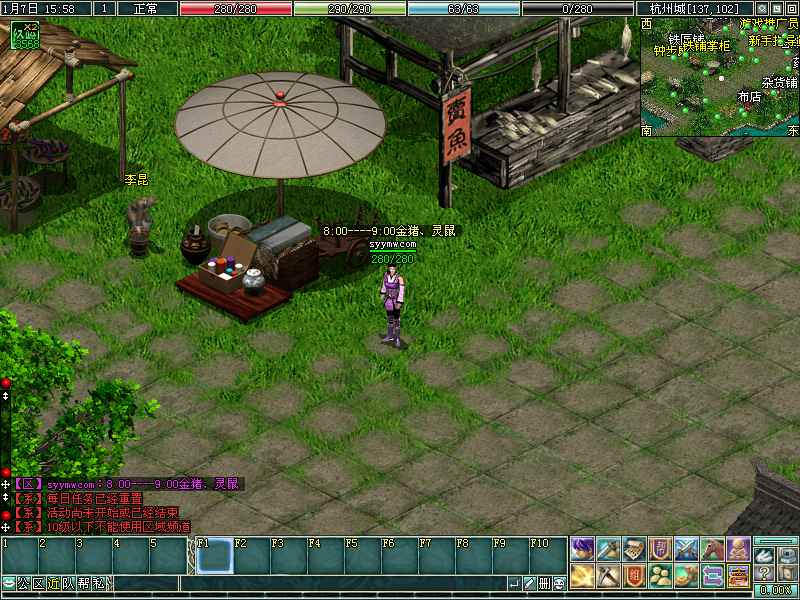Select the purple shield emblem icon
Viewport: 800px width, 600px height.
[x=660, y=548]
